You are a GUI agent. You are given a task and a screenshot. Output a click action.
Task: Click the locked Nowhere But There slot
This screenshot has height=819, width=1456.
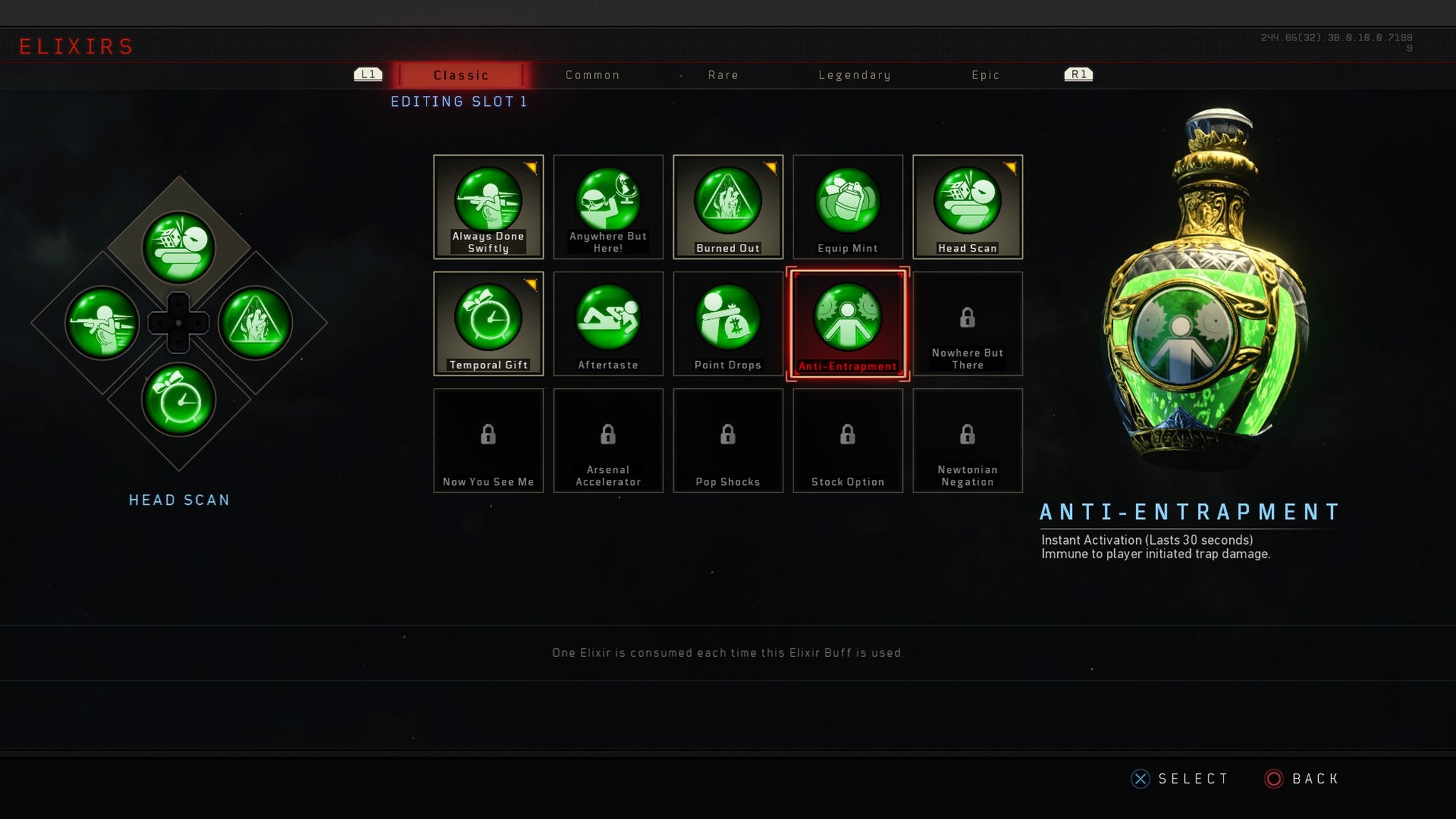967,323
